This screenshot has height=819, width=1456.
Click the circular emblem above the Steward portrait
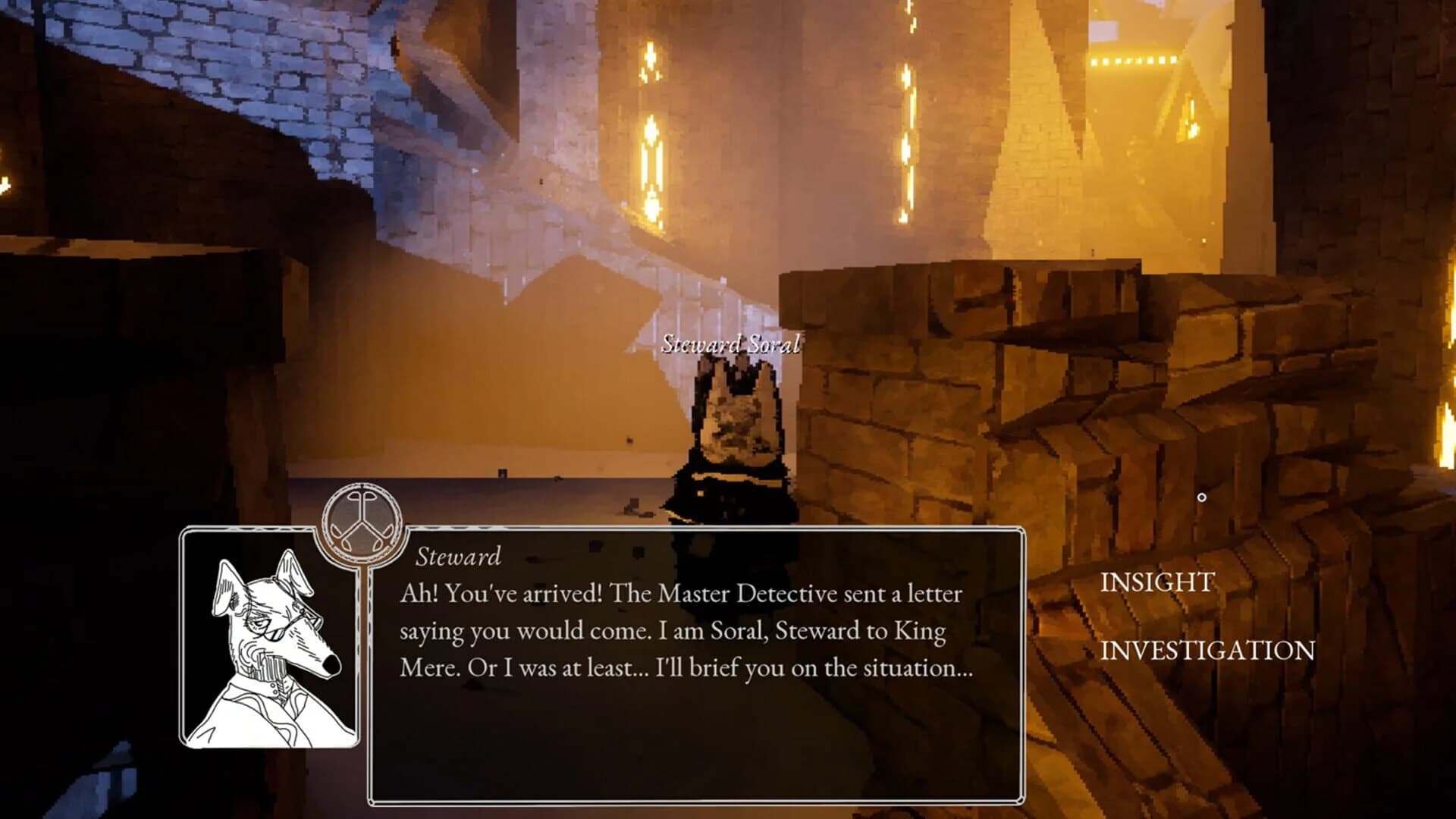tap(364, 522)
